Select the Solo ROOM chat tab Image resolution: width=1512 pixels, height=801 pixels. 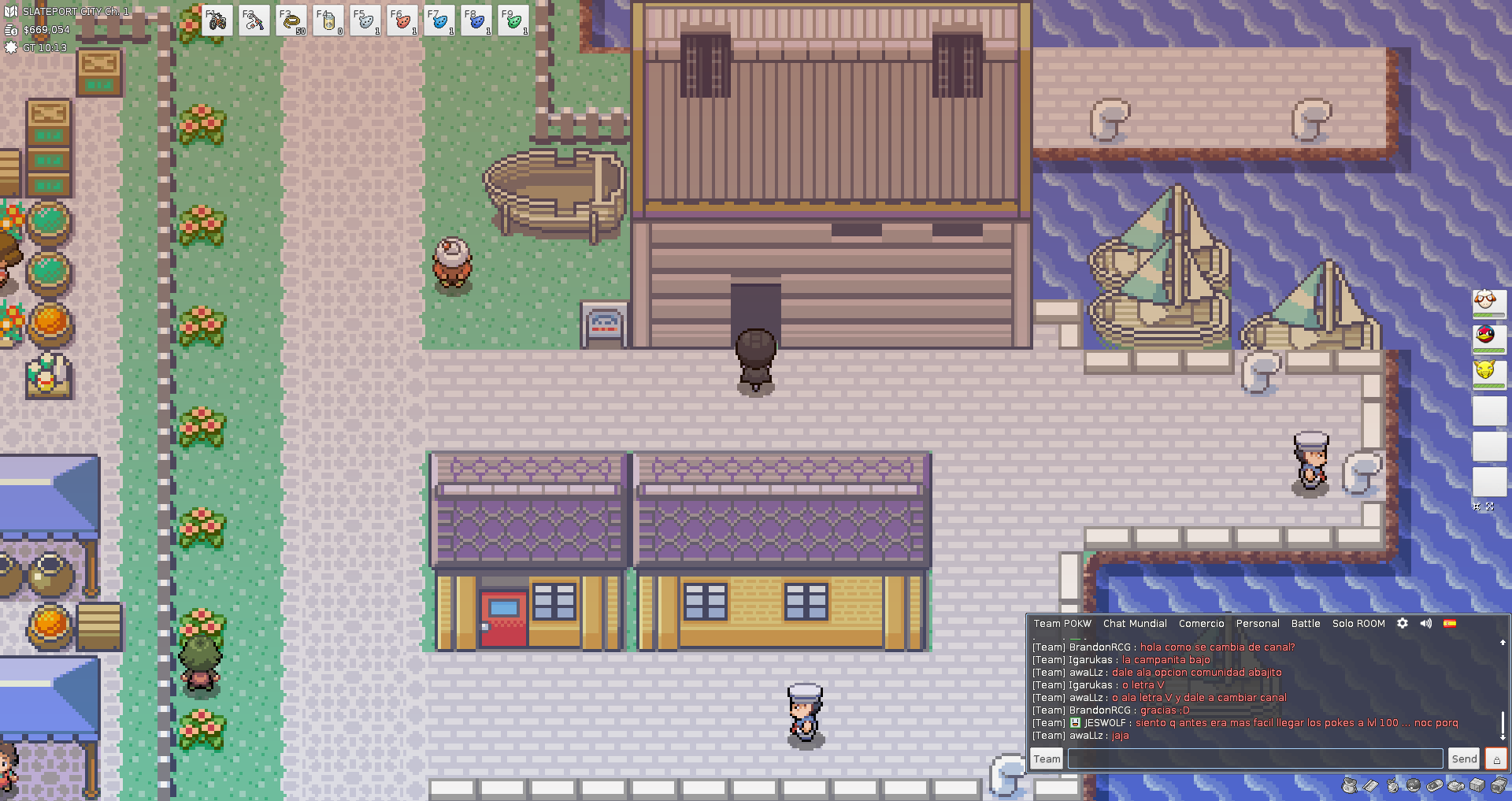(1358, 623)
